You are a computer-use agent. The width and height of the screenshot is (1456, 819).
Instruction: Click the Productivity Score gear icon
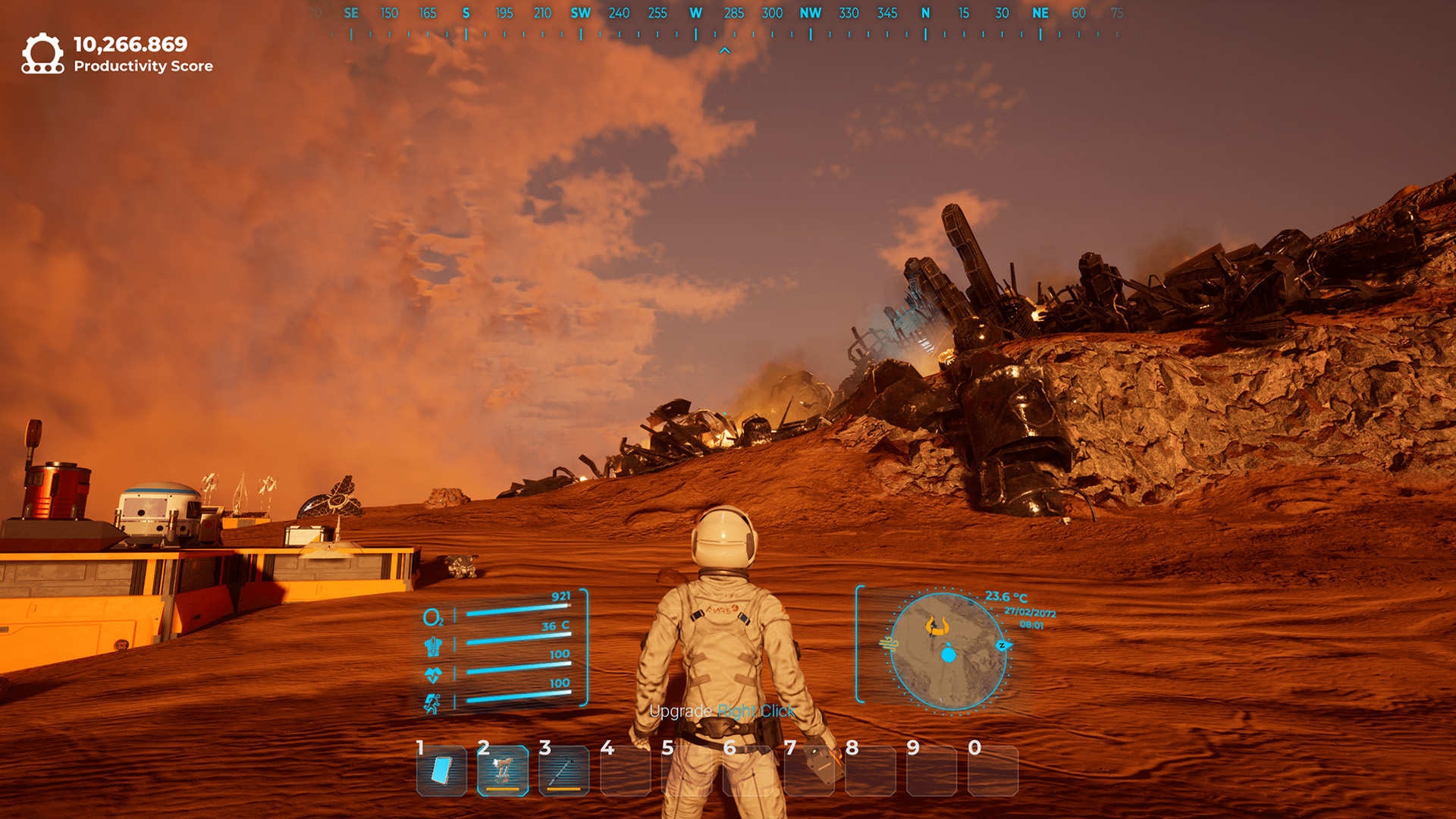[43, 53]
